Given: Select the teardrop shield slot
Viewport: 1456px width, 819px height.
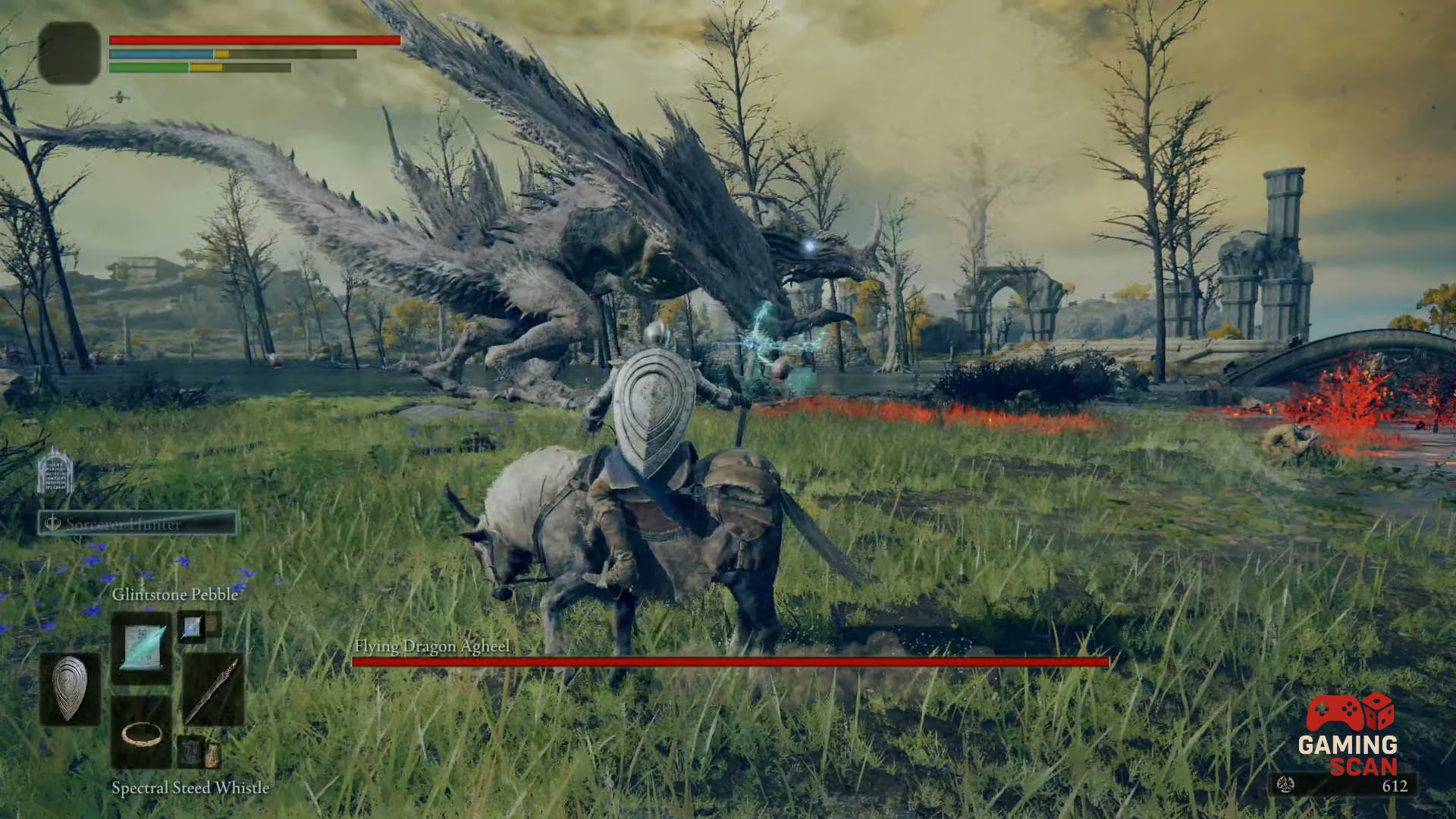Looking at the screenshot, I should [70, 688].
